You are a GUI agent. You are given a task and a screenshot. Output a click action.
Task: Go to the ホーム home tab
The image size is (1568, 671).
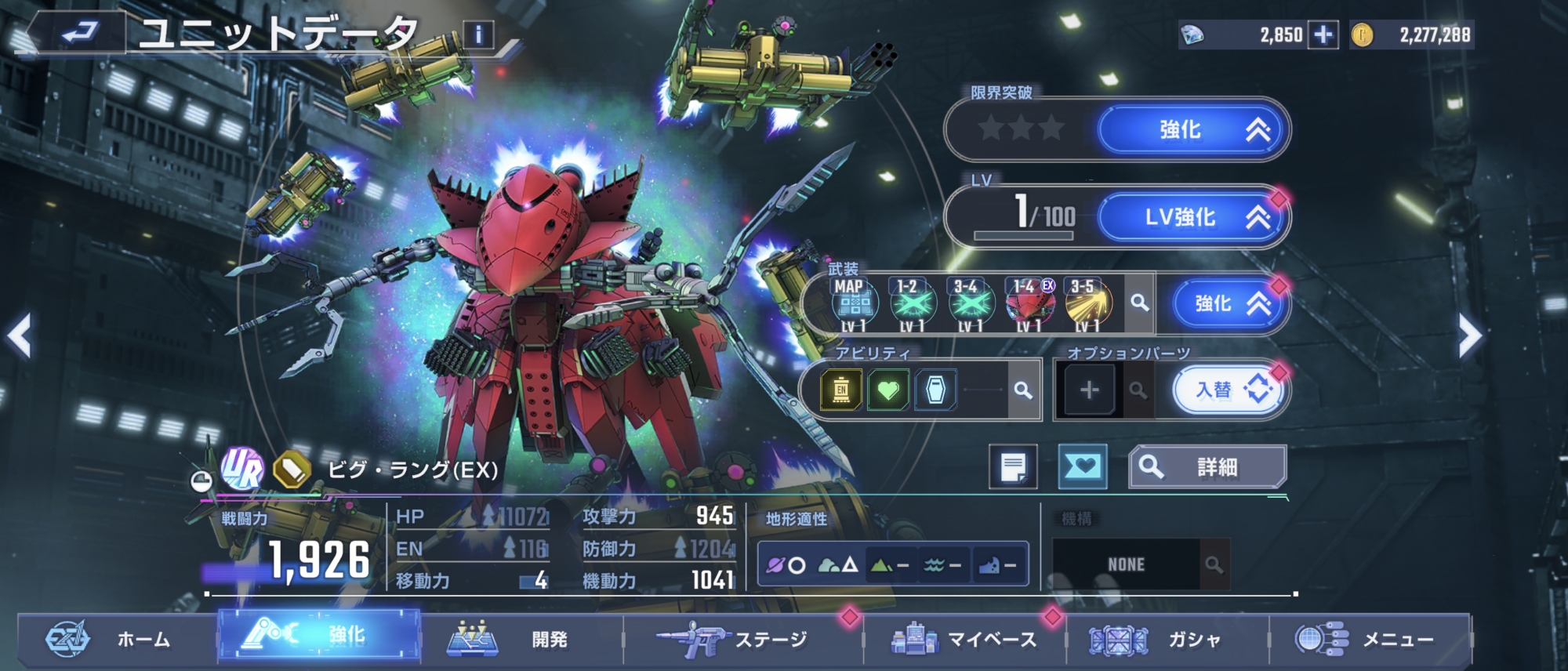(x=118, y=640)
